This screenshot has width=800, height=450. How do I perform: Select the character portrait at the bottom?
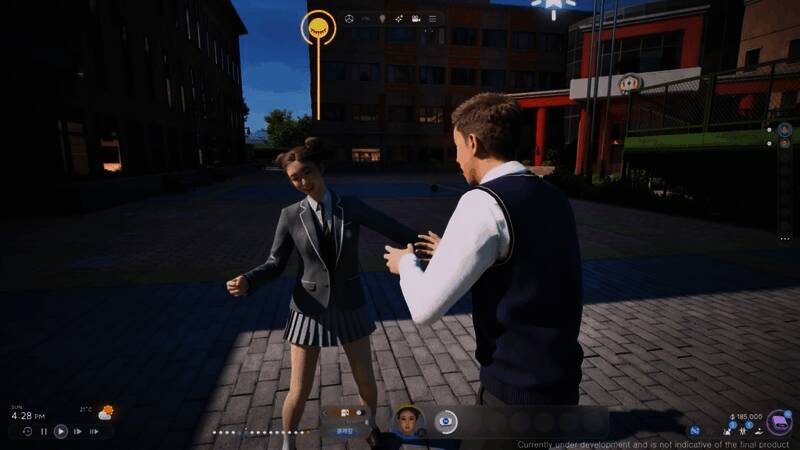(408, 421)
